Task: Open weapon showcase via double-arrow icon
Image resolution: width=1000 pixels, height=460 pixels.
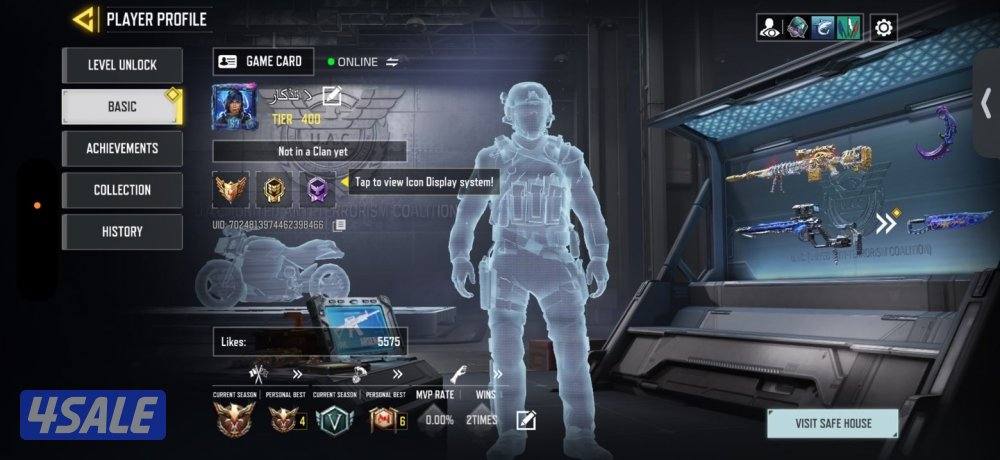Action: [887, 223]
